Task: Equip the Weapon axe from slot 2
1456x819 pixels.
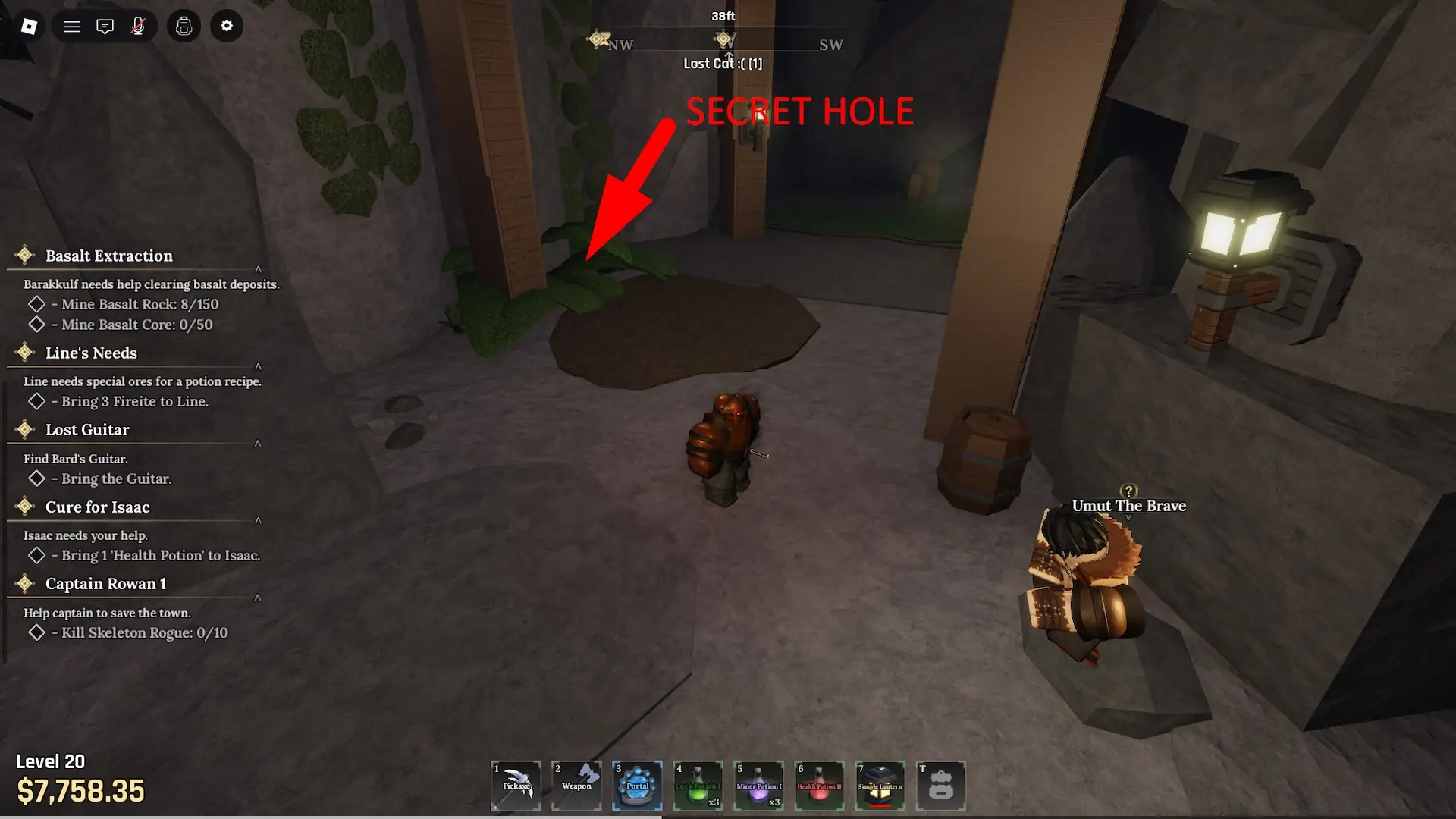Action: pos(576,786)
